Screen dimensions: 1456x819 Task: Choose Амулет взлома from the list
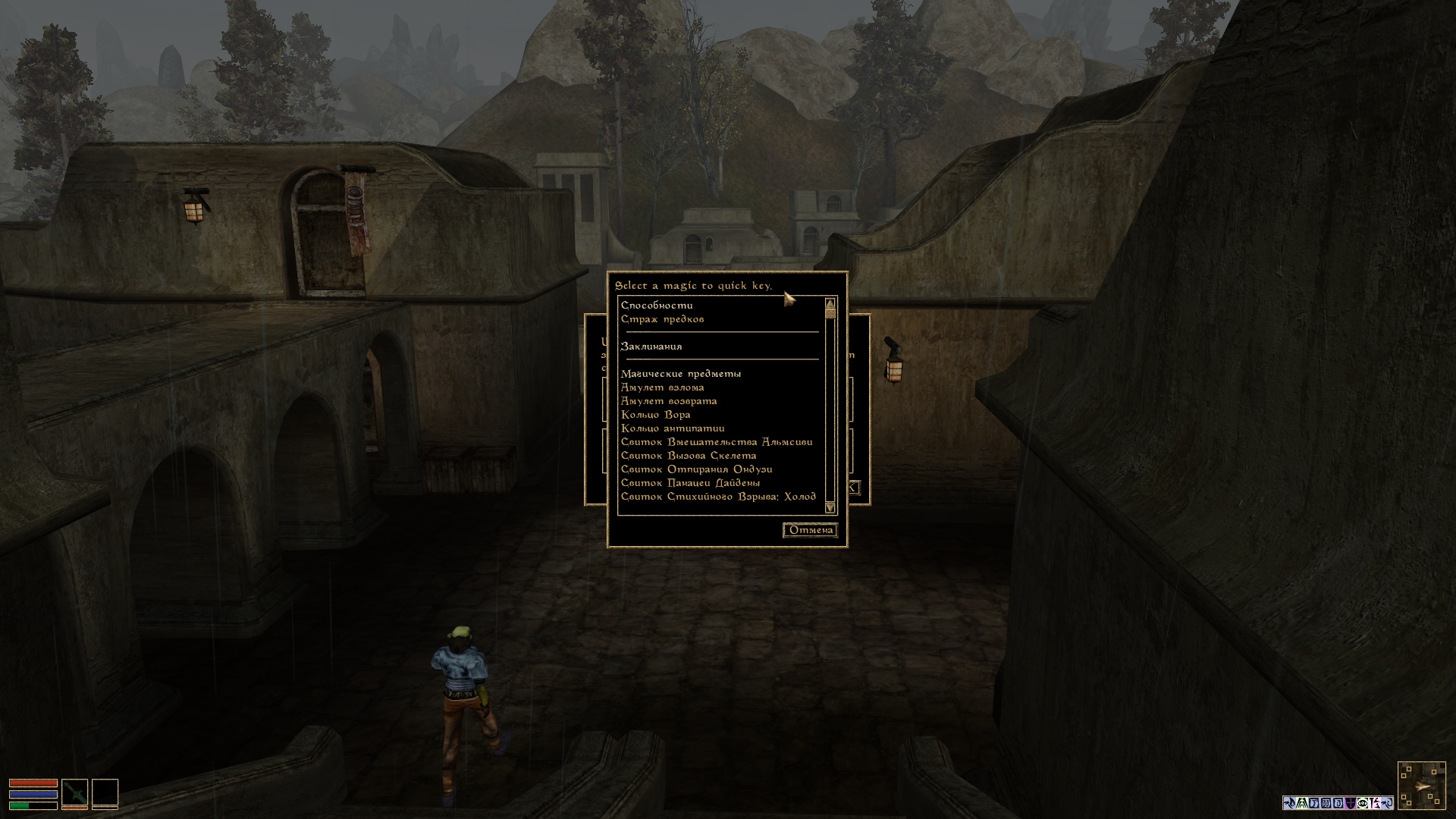click(662, 388)
